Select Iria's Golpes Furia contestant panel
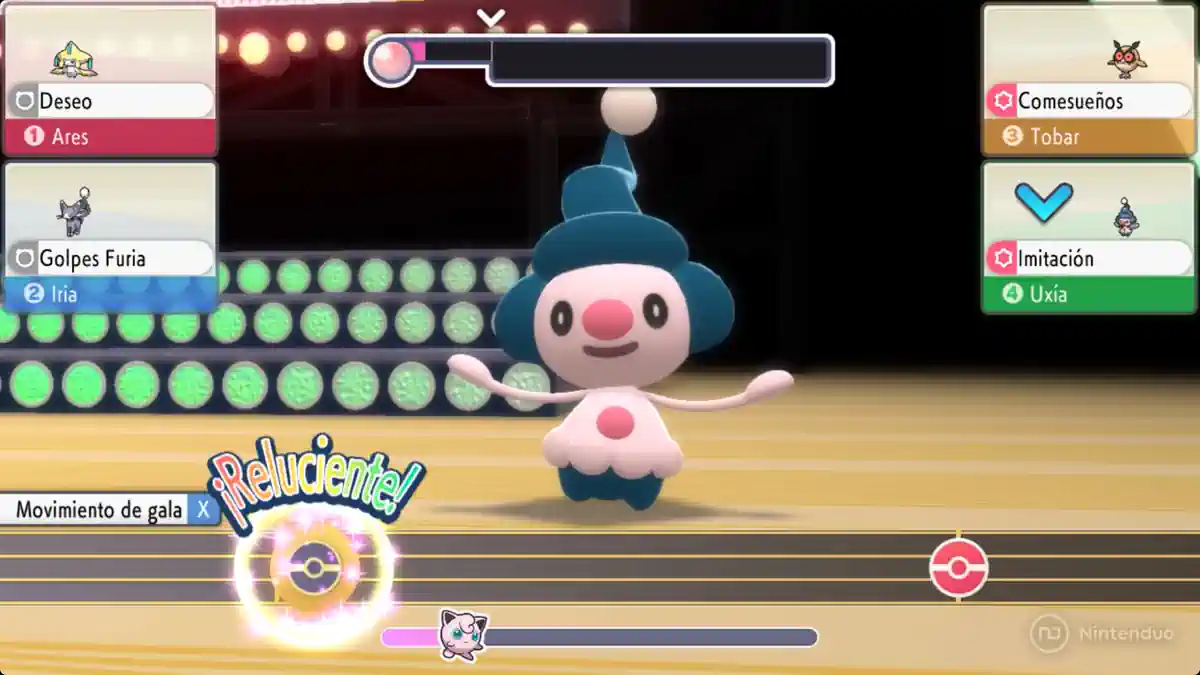Viewport: 1200px width, 675px height. (110, 237)
